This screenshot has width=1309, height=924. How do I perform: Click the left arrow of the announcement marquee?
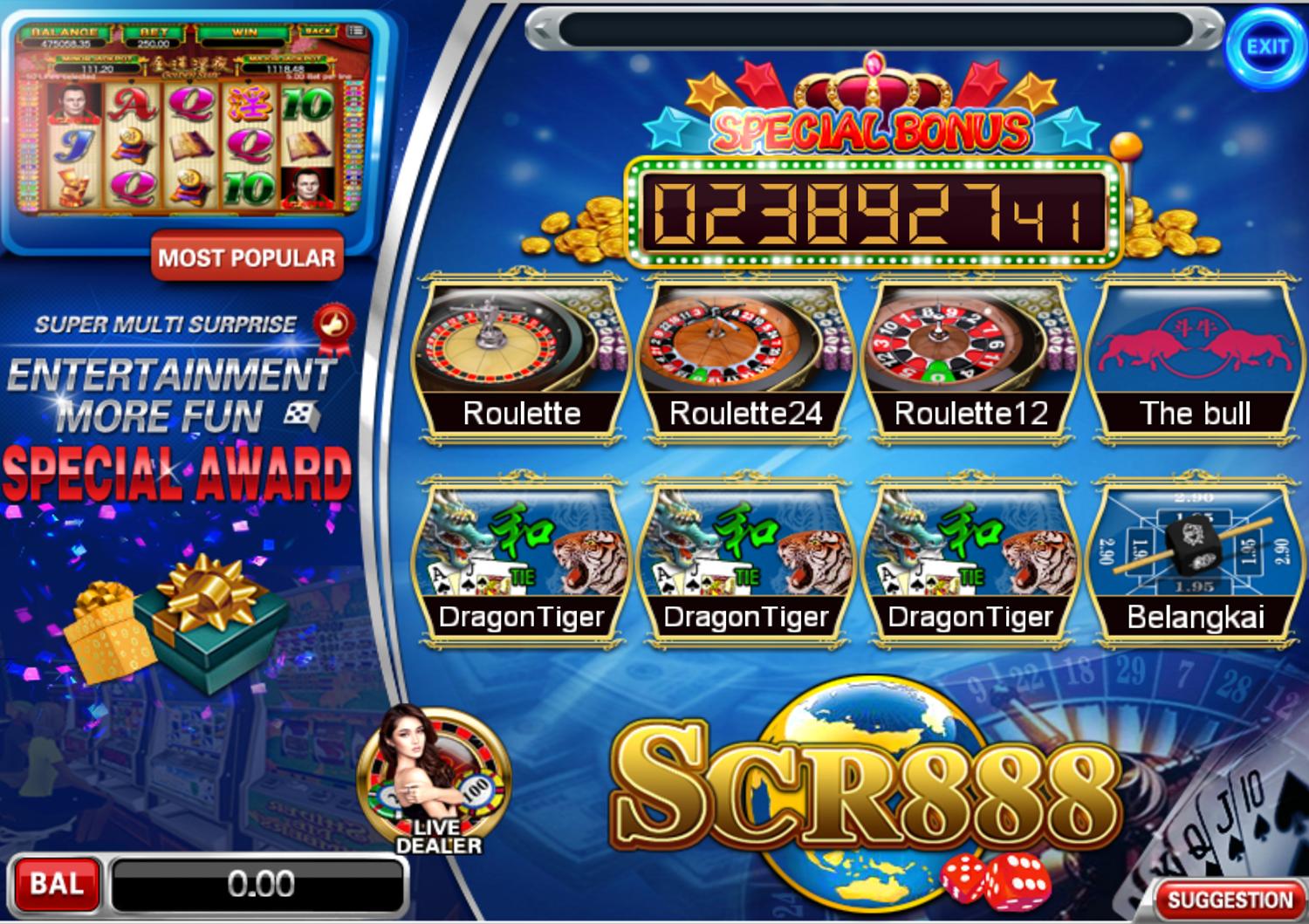pyautogui.click(x=541, y=26)
